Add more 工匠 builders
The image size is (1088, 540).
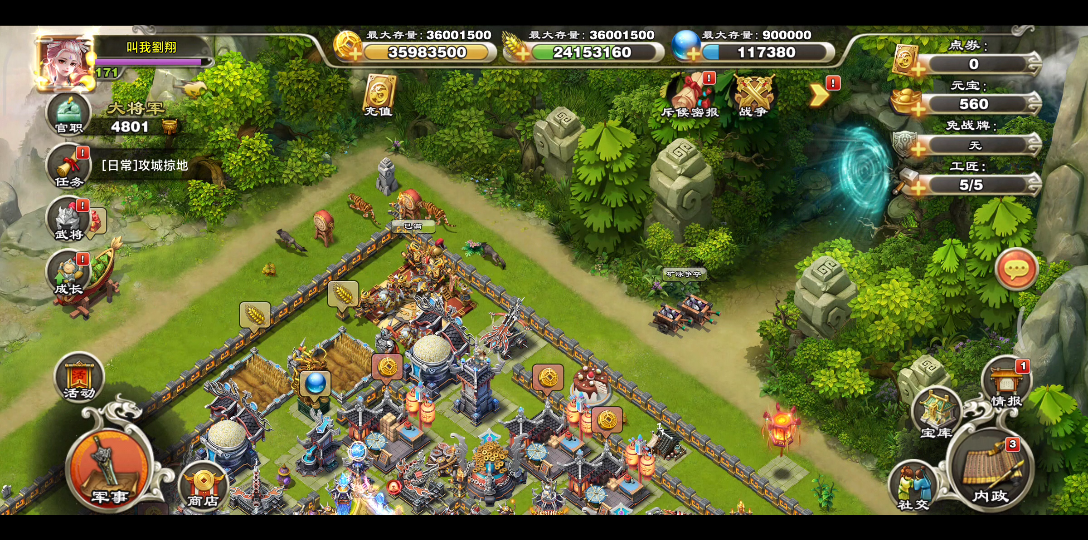(x=909, y=185)
